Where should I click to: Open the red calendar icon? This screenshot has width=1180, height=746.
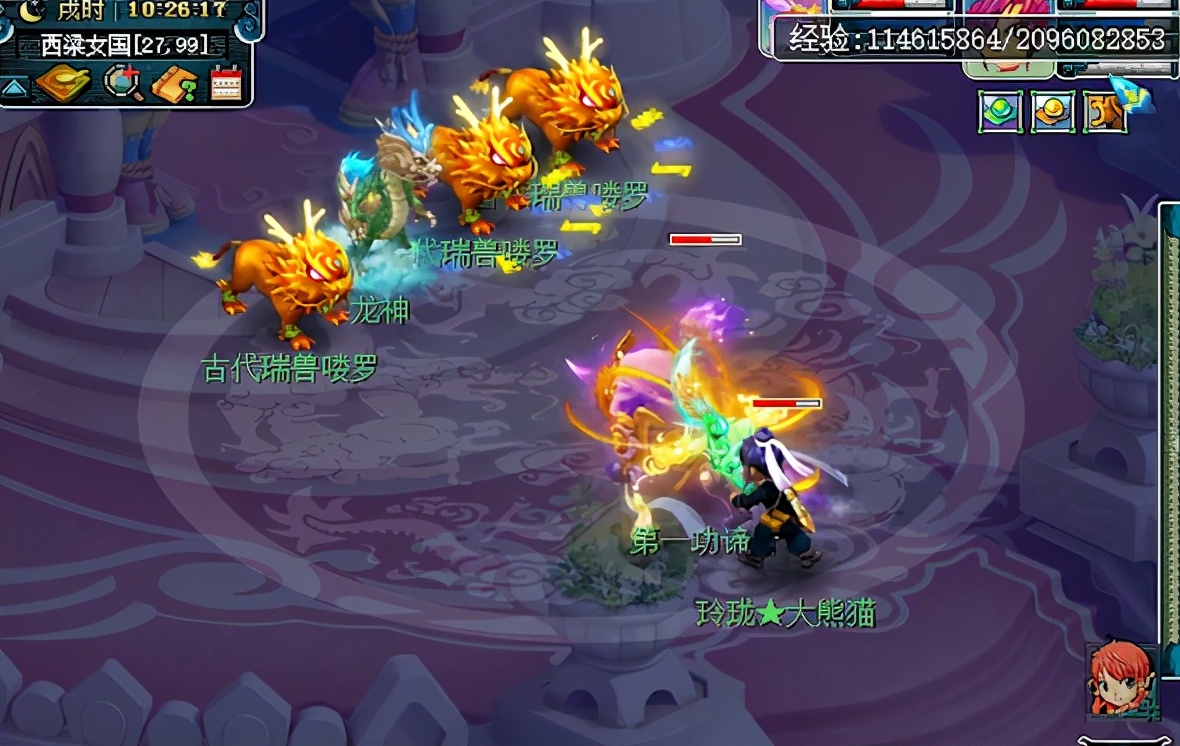click(x=226, y=84)
